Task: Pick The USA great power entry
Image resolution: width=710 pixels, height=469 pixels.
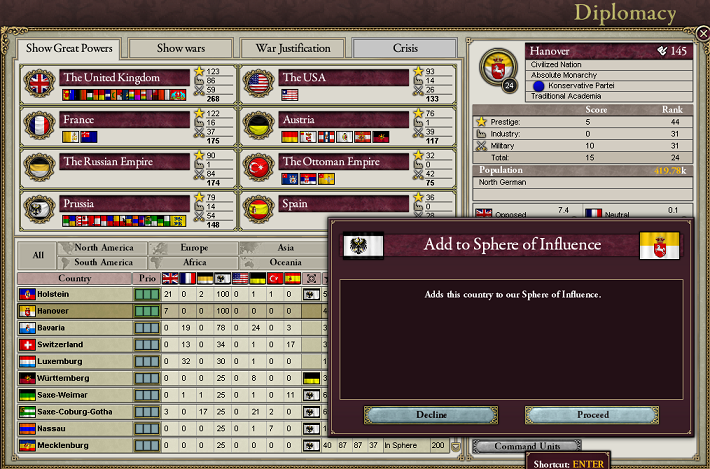Action: (343, 77)
